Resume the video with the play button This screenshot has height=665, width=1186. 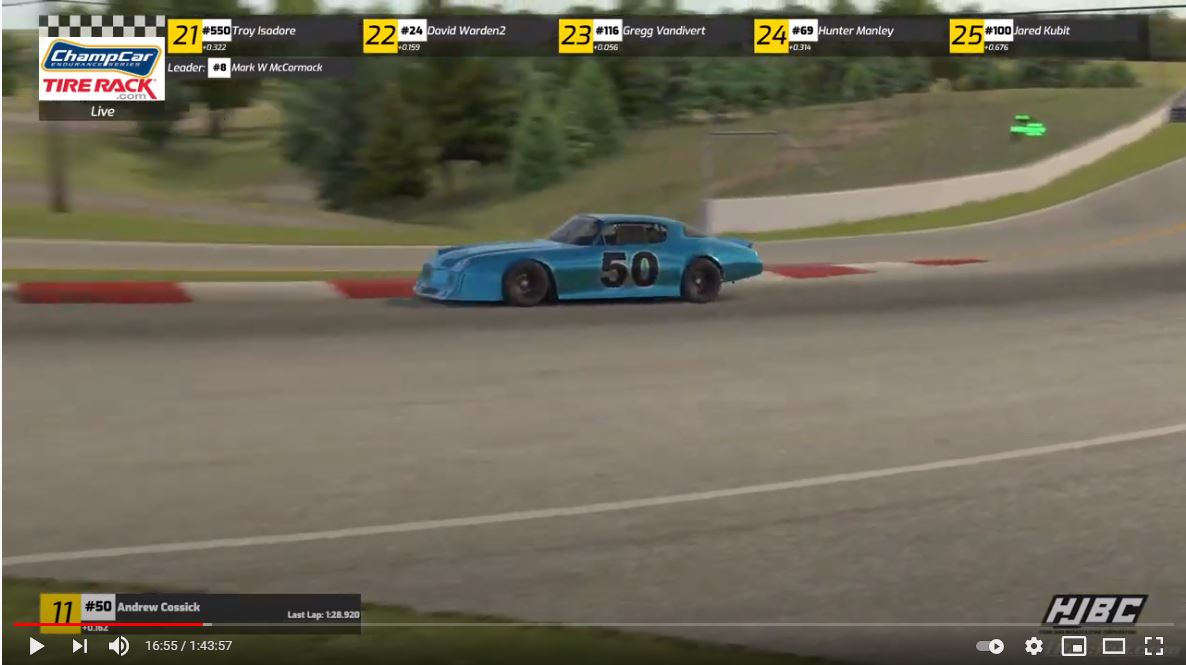point(36,646)
